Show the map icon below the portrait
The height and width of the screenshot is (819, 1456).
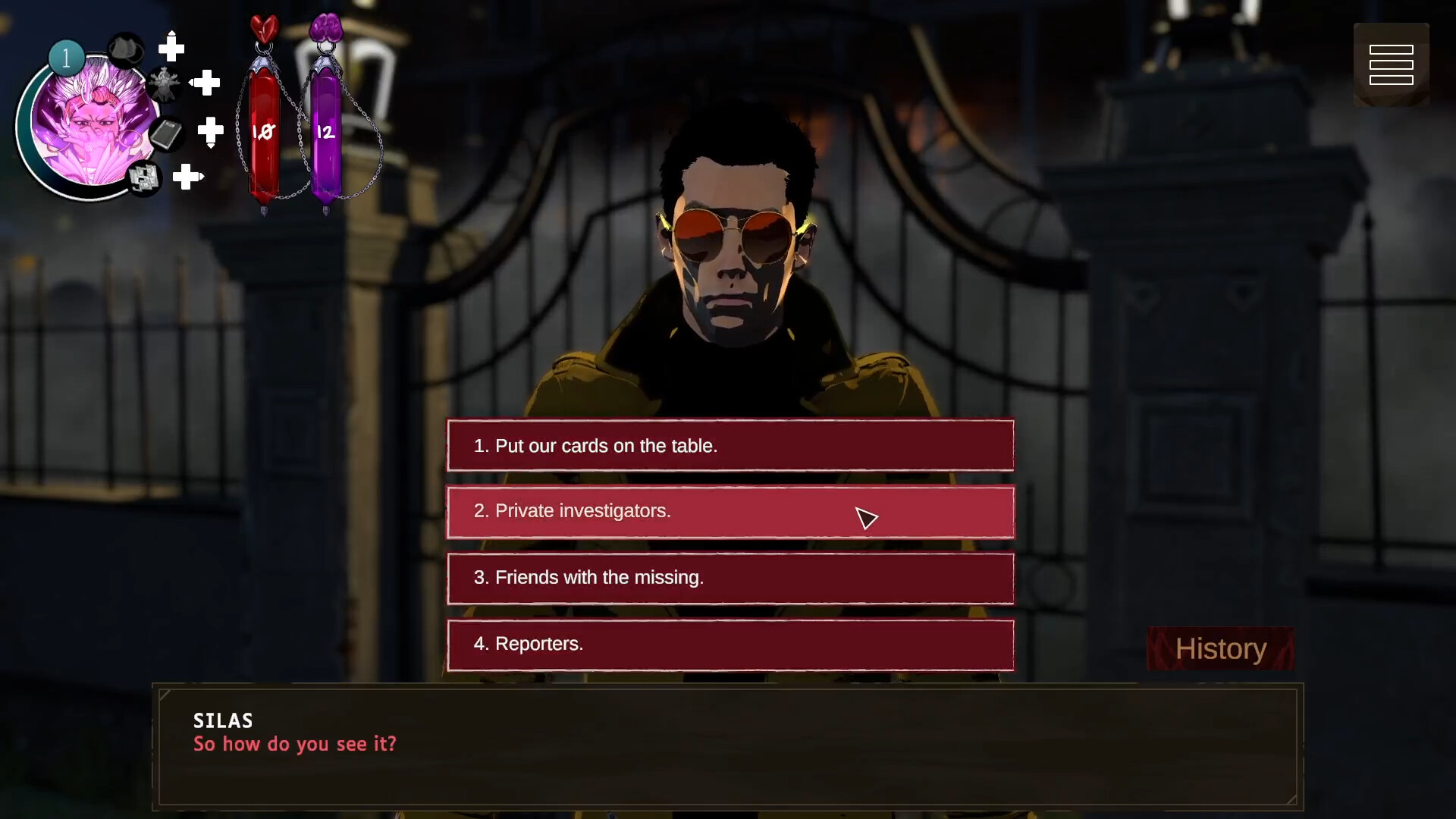[143, 178]
